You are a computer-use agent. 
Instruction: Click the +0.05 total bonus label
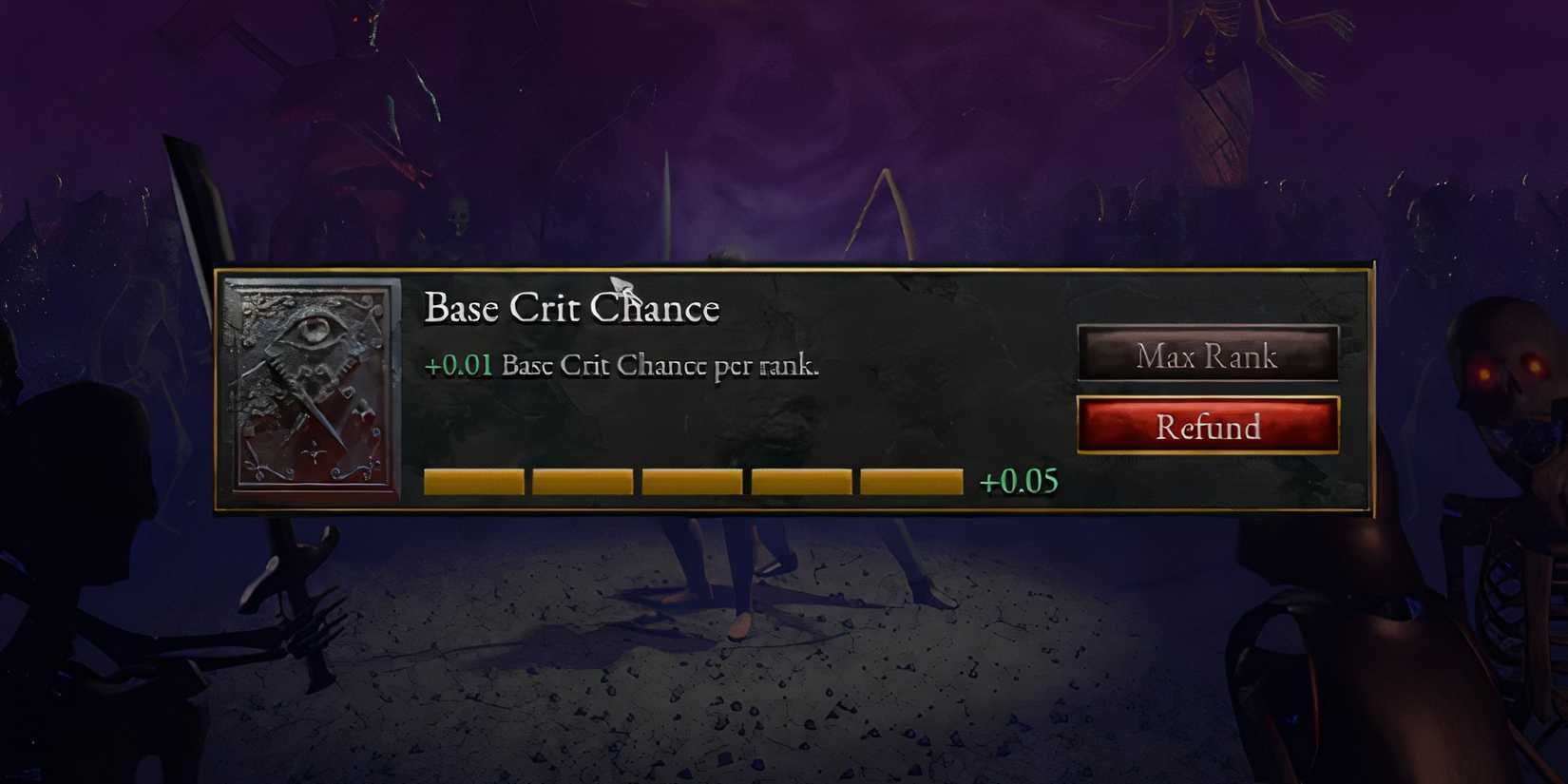pos(1019,481)
